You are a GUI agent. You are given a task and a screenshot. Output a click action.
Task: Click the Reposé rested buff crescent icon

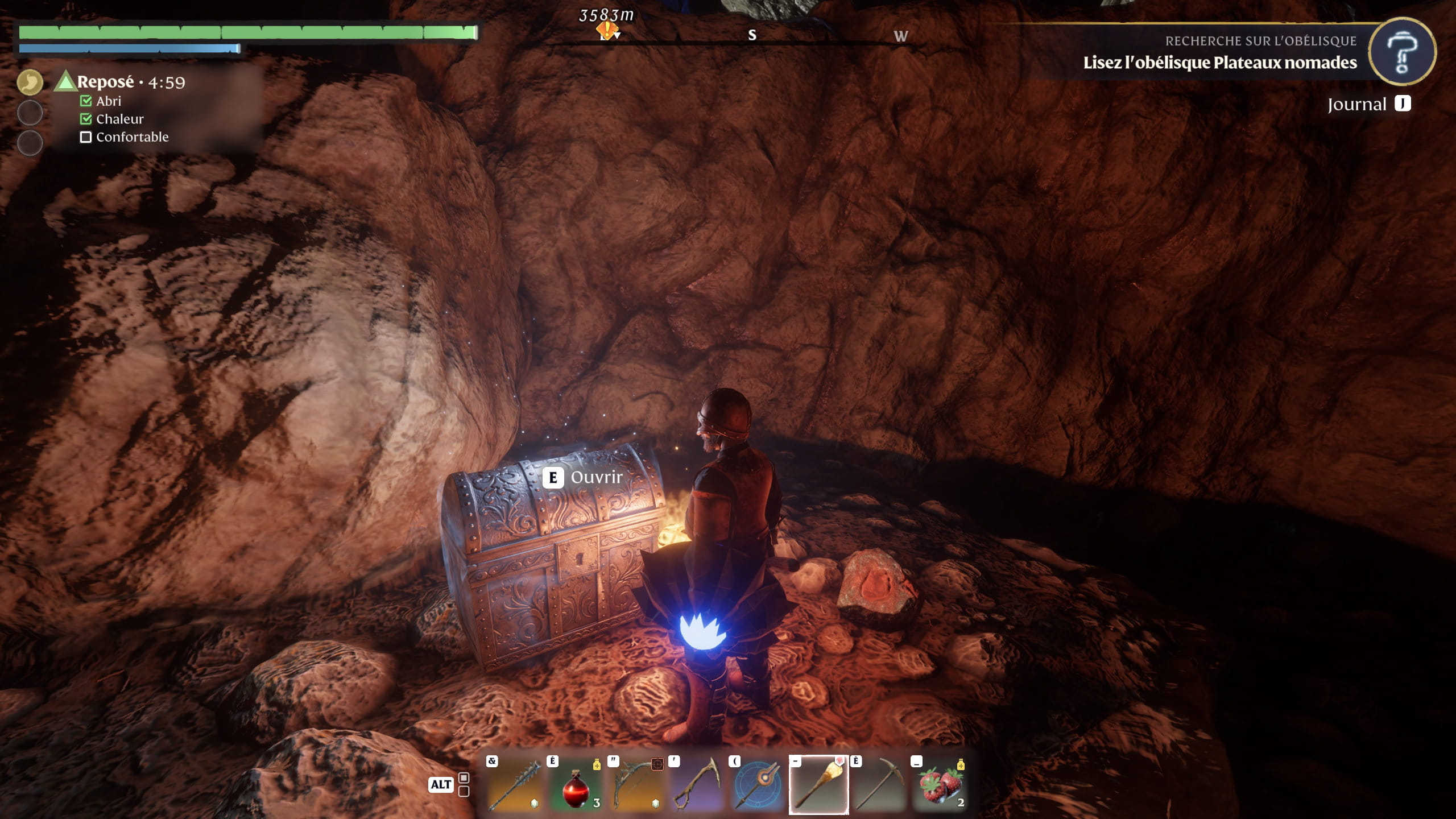pyautogui.click(x=30, y=82)
